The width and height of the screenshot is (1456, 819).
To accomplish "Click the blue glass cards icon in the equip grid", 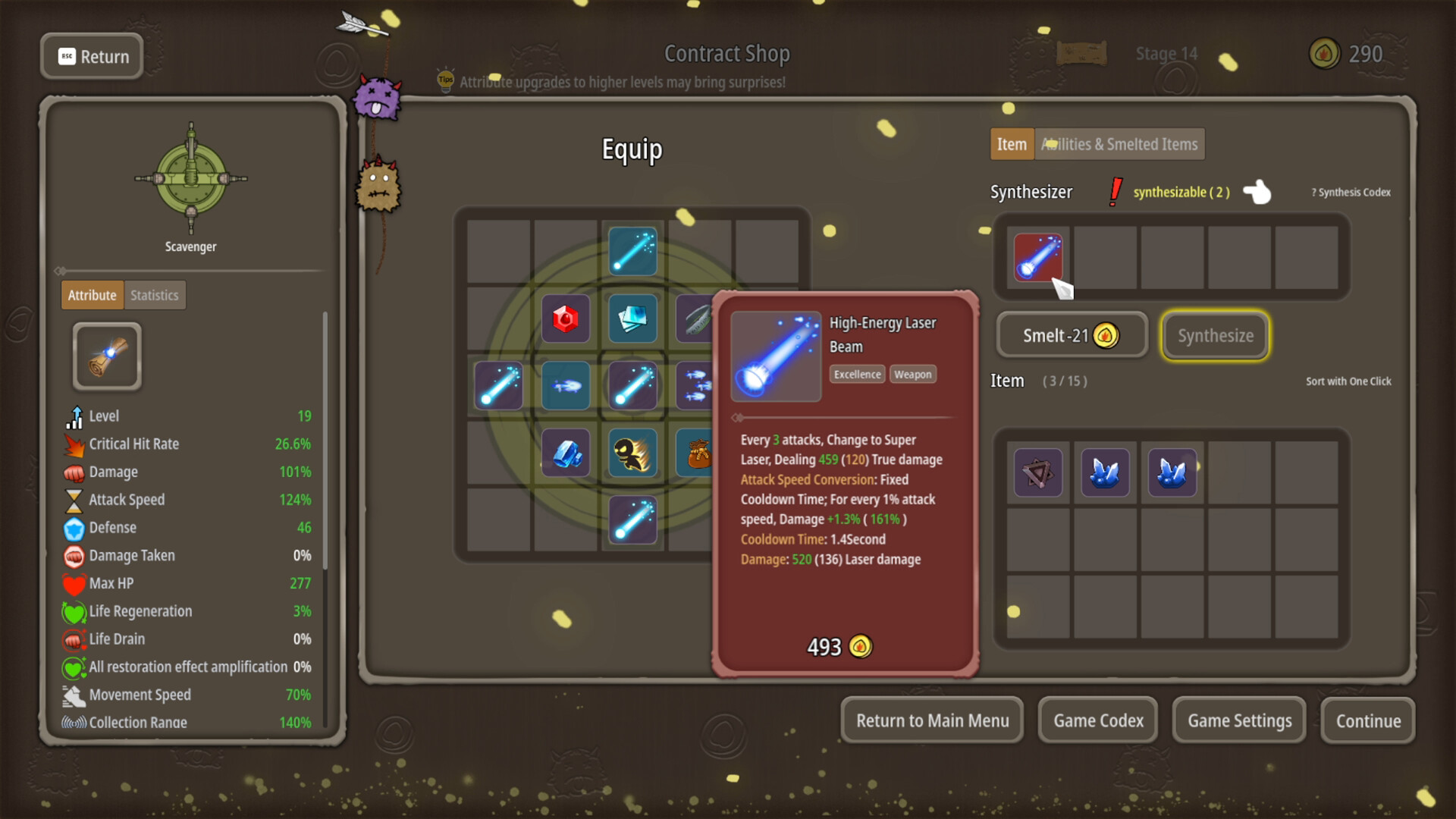I will pyautogui.click(x=632, y=319).
